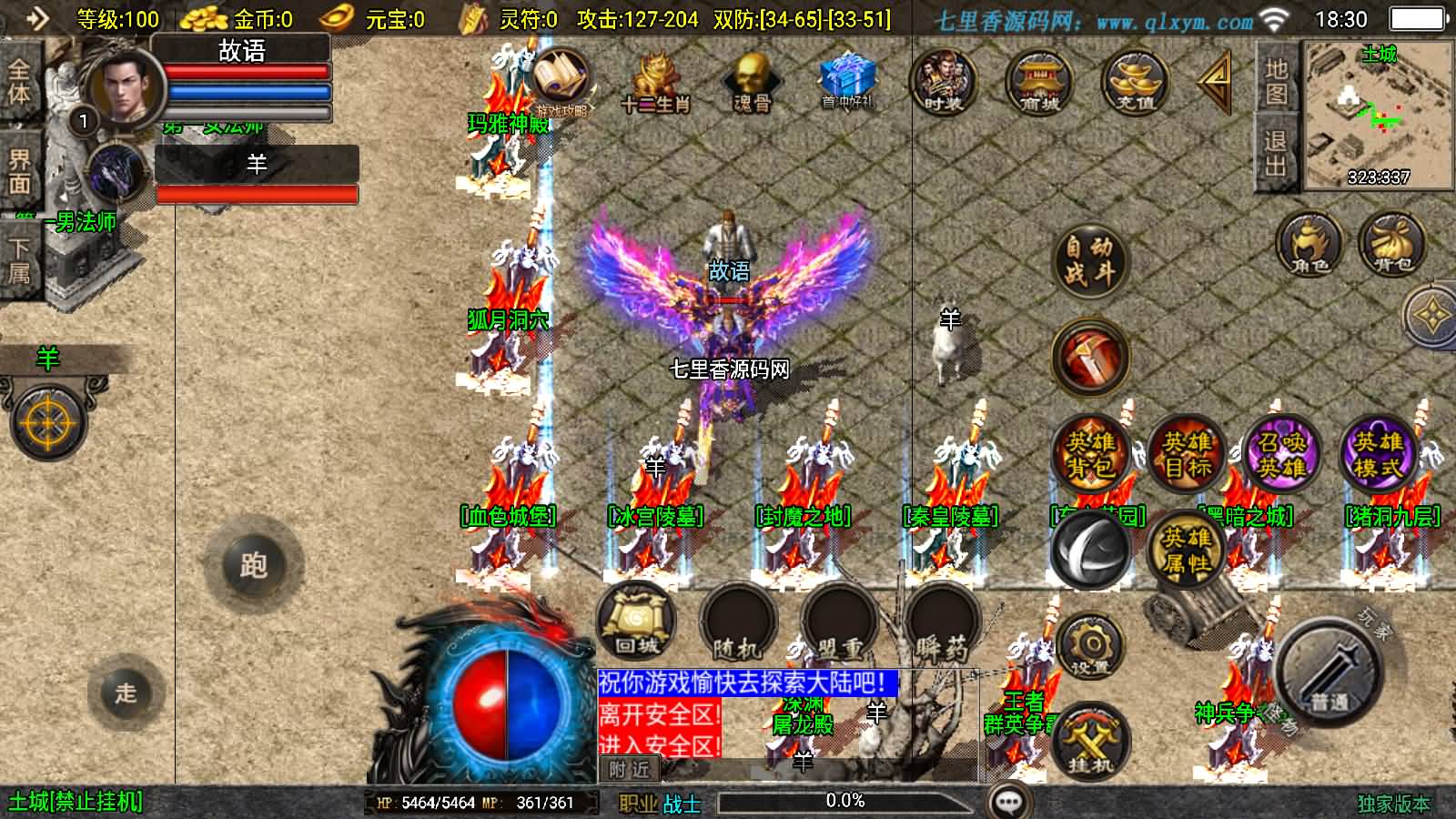Open the 回城 (return to town) scroll icon

tap(637, 620)
